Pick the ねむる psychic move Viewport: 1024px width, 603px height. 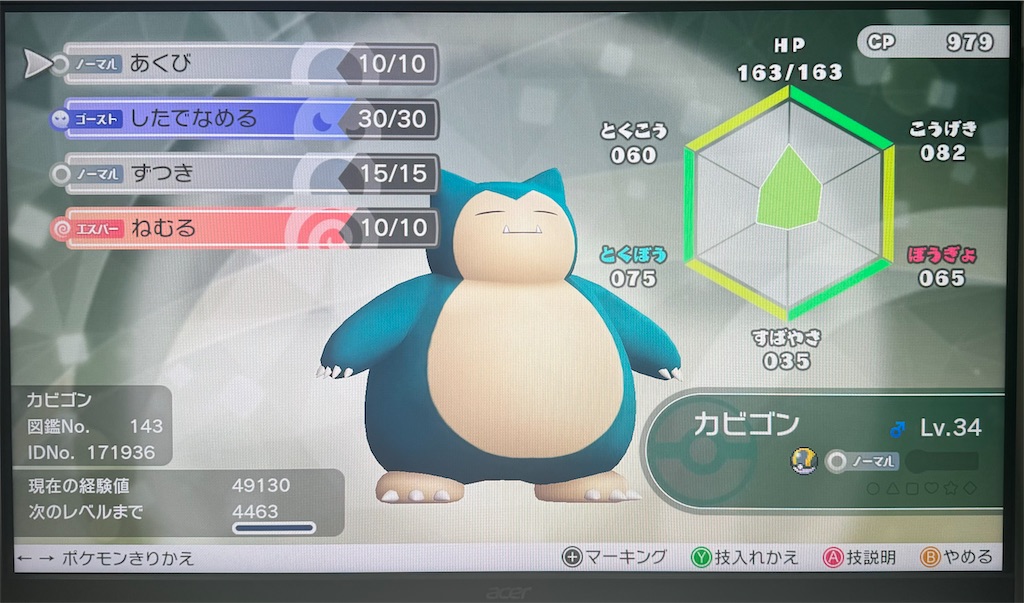click(250, 228)
